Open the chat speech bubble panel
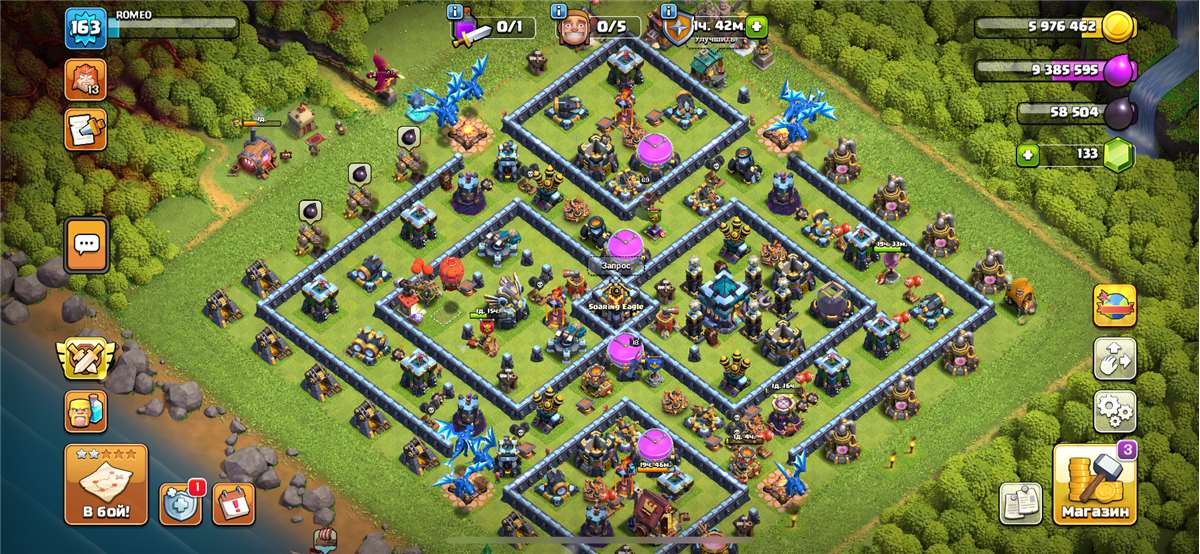 [x=87, y=244]
